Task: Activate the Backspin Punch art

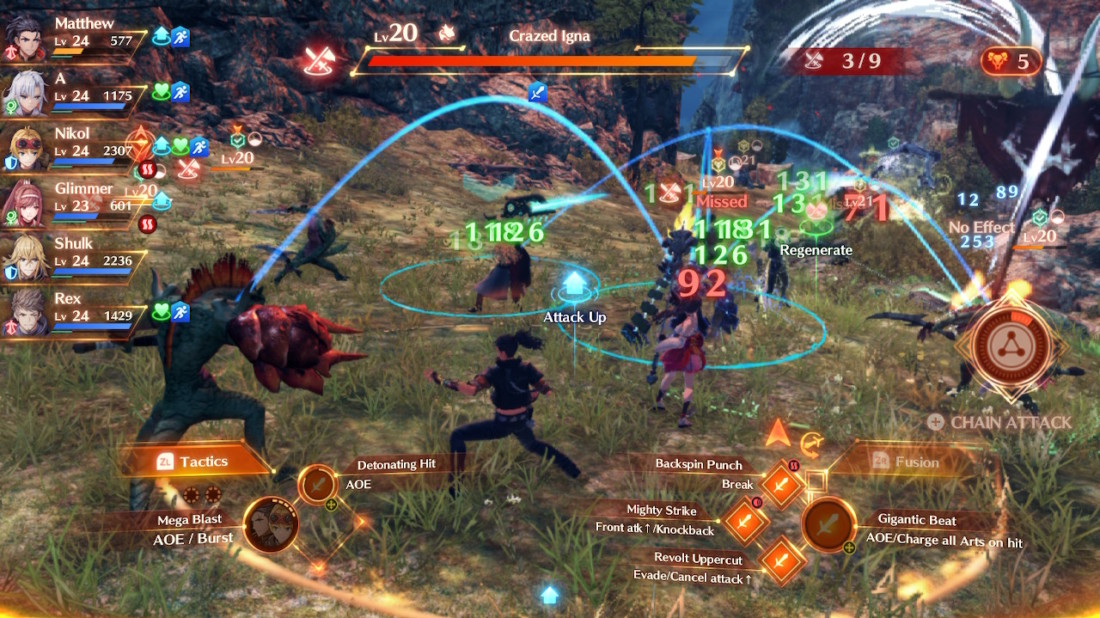Action: pyautogui.click(x=784, y=485)
